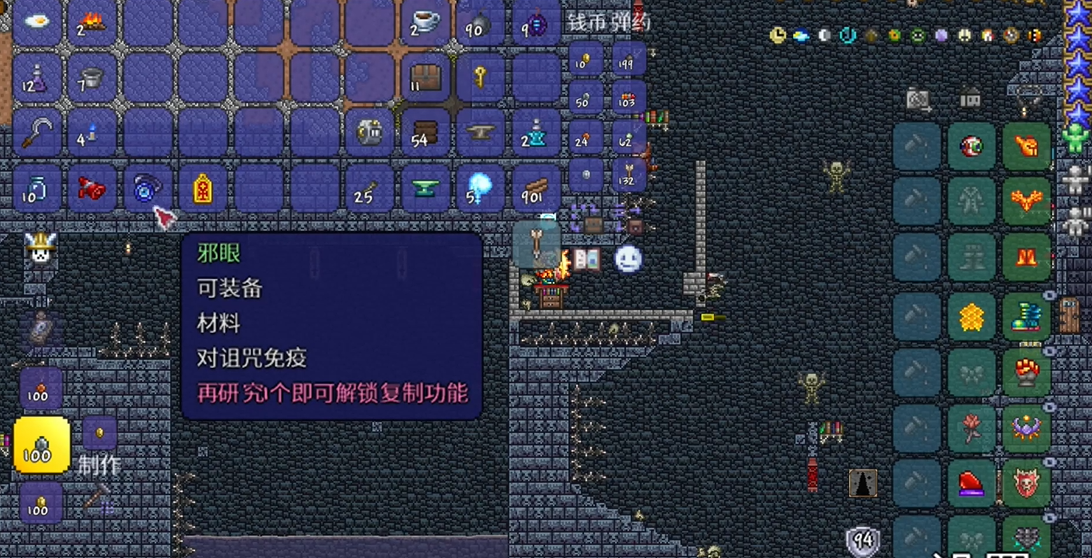Choose the green mythril anvil slot
The height and width of the screenshot is (558, 1092).
(426, 188)
